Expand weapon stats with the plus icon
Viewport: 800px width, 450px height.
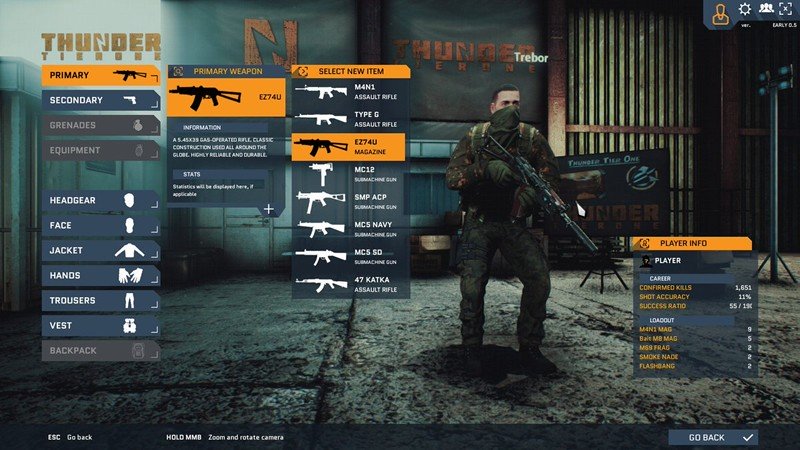coord(268,209)
